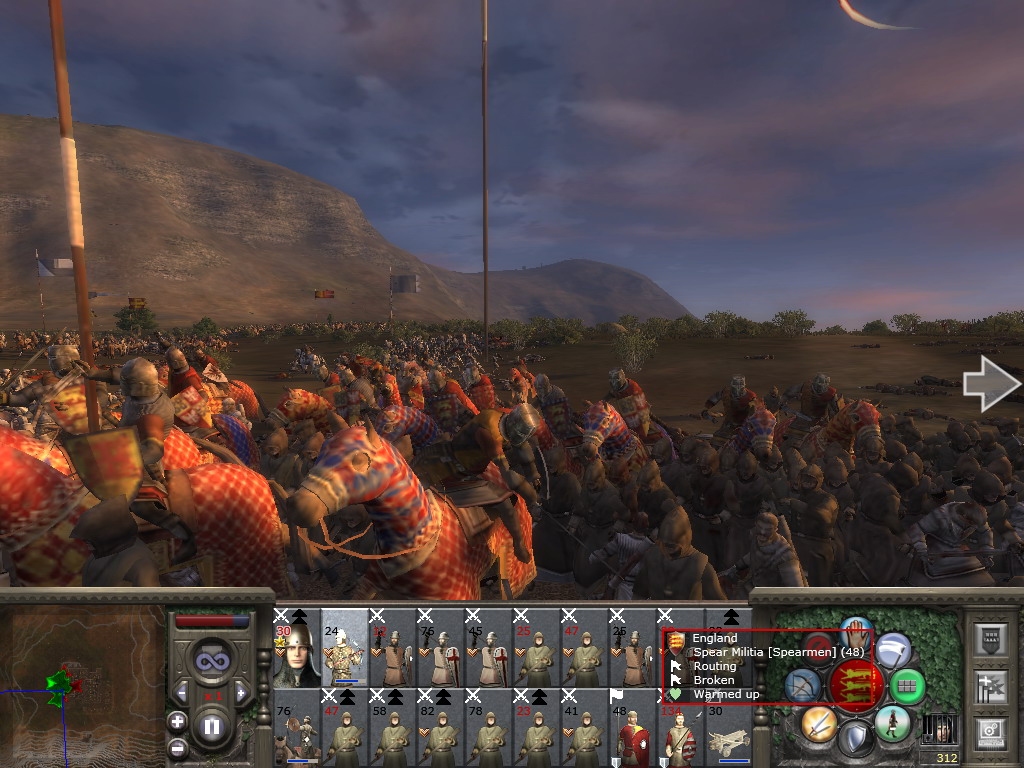
Task: Order withdrawal with the white flag button
Action: coord(893,650)
